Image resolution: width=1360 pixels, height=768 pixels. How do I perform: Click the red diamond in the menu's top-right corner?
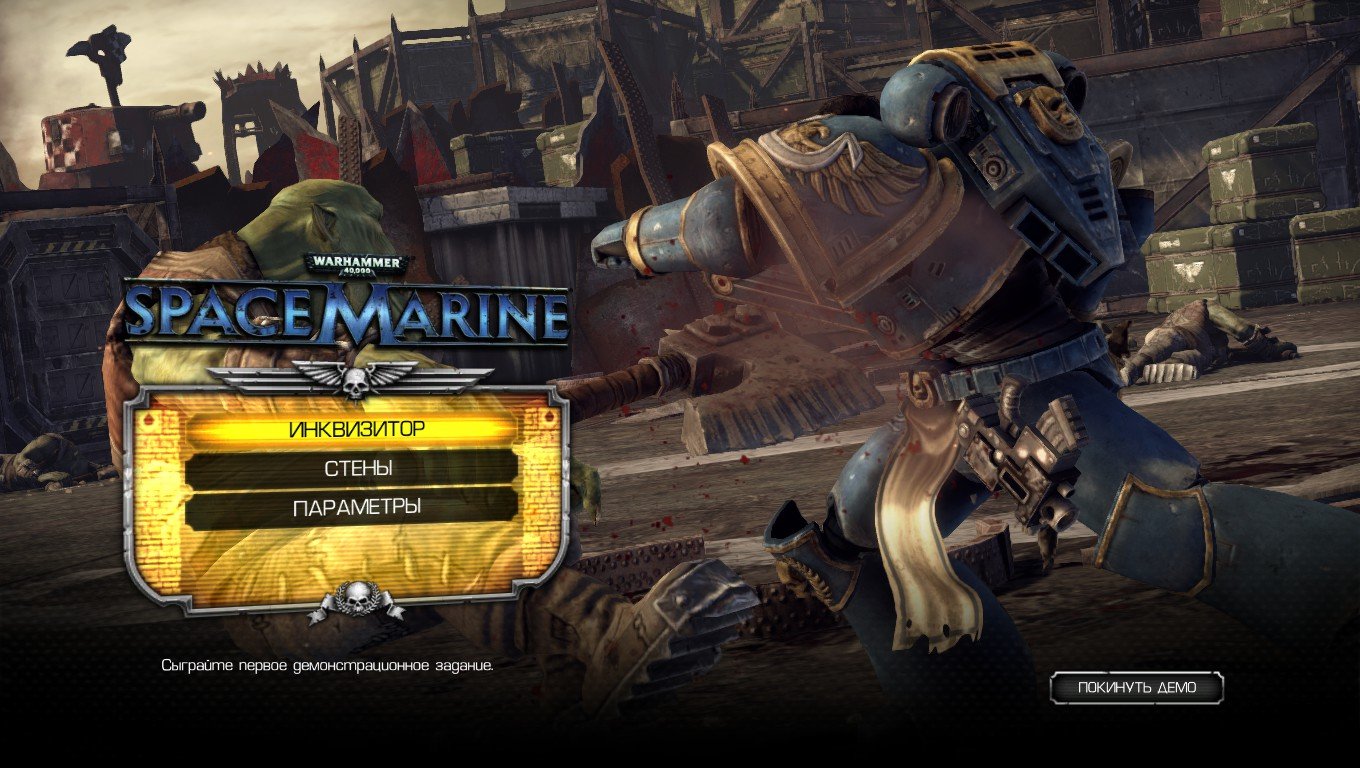[x=548, y=415]
